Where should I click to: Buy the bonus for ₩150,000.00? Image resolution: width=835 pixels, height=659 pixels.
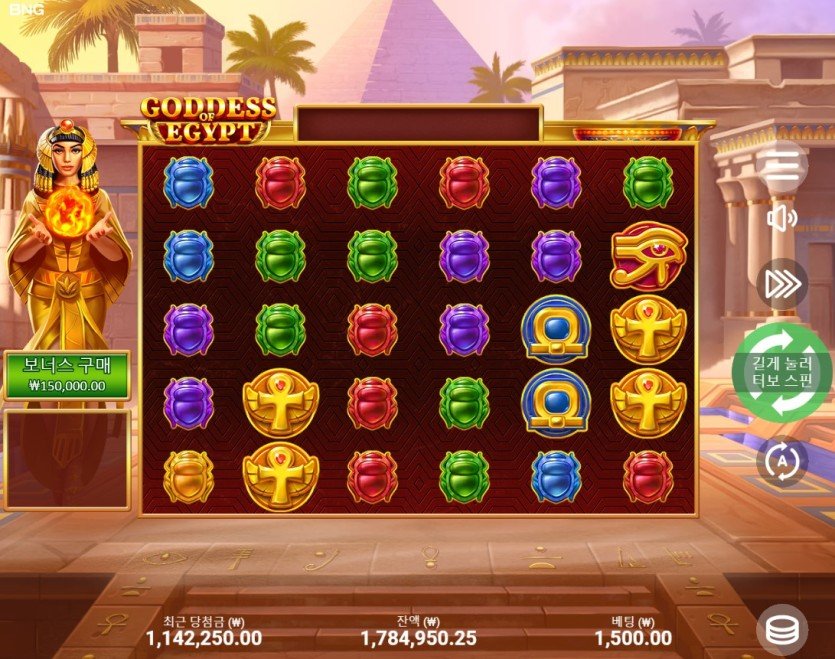[68, 375]
